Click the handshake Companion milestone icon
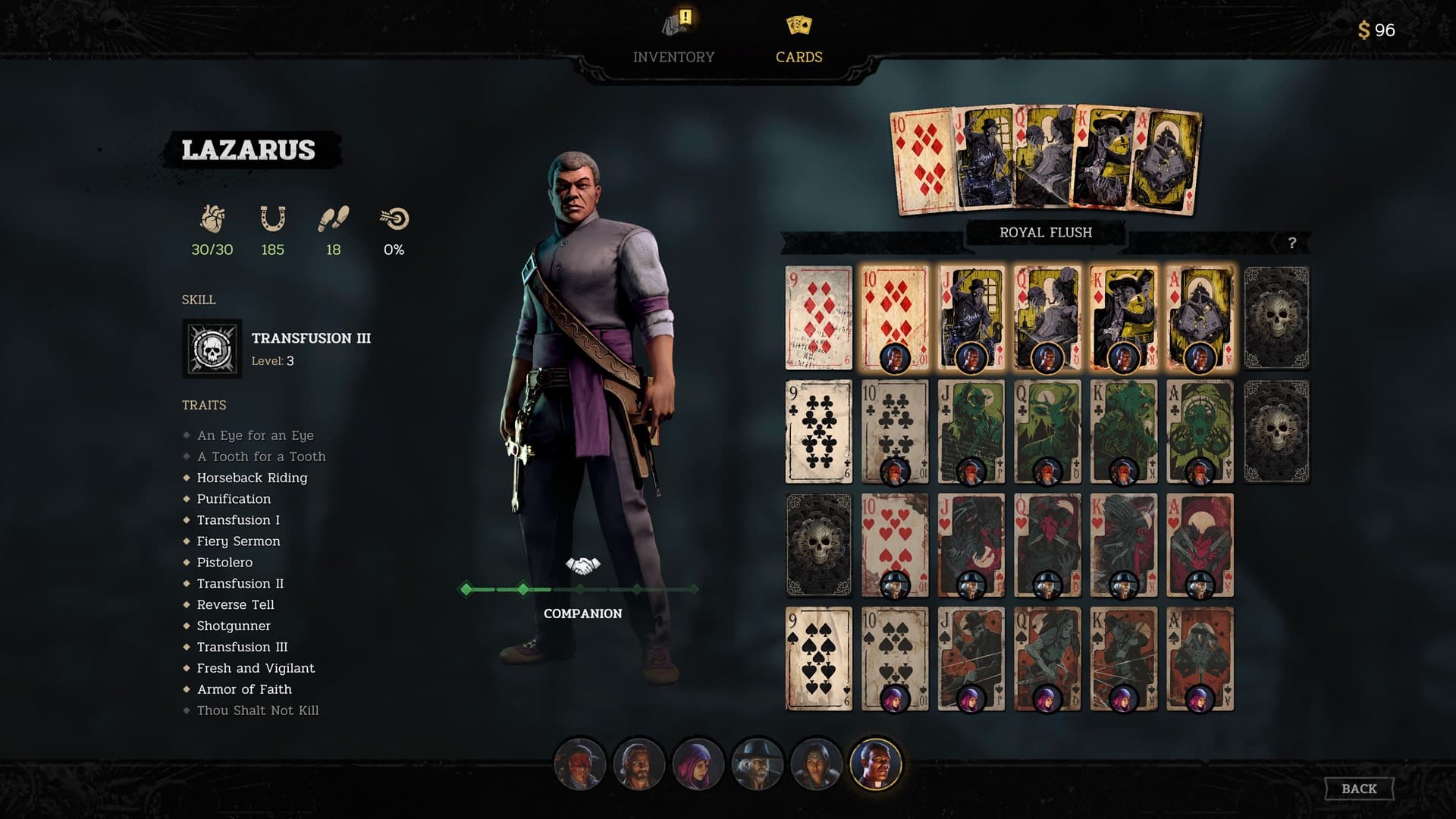1456x819 pixels. click(x=582, y=565)
